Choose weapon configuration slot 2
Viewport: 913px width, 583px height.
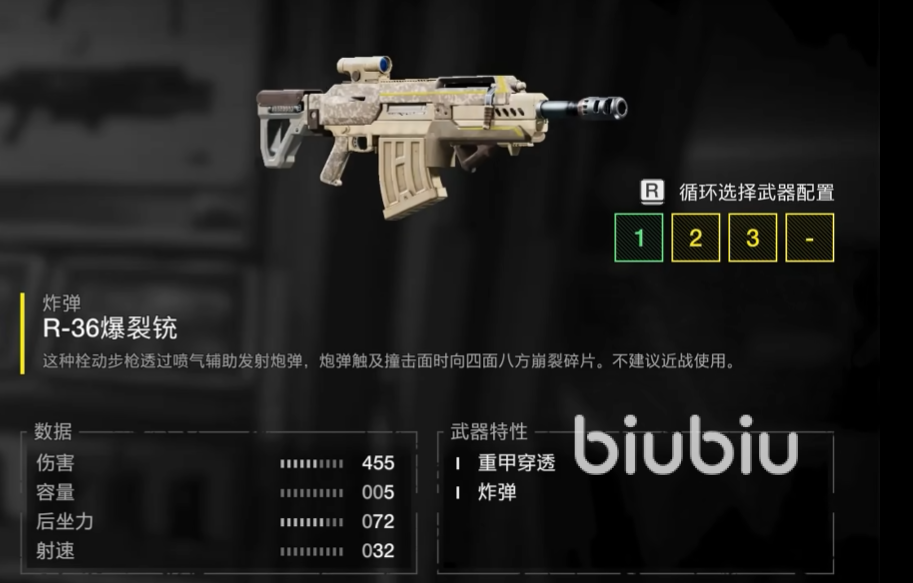pos(695,238)
